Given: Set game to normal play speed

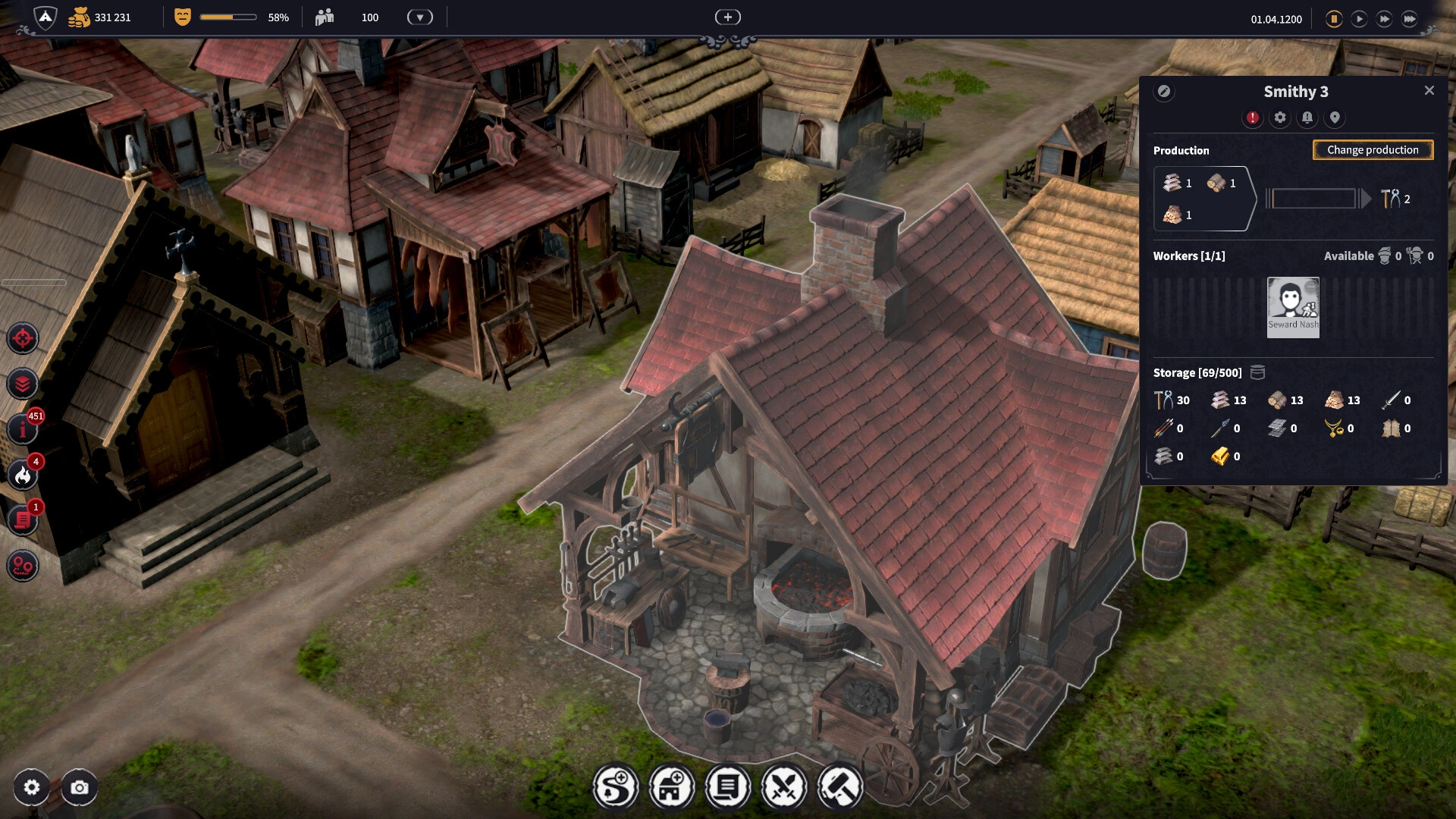Looking at the screenshot, I should [x=1359, y=19].
